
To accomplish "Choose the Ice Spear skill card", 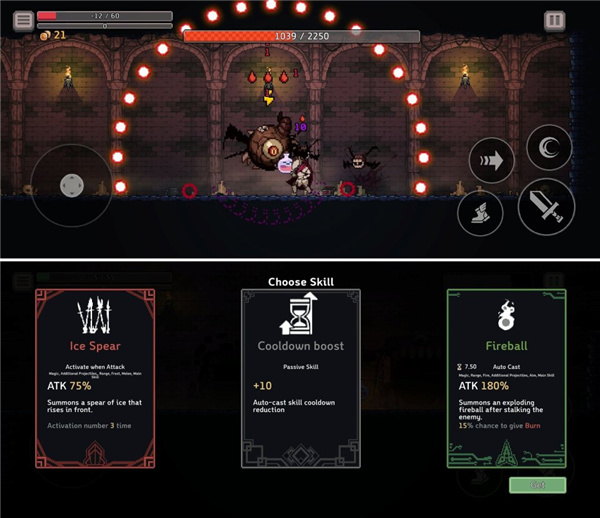I will [x=95, y=378].
